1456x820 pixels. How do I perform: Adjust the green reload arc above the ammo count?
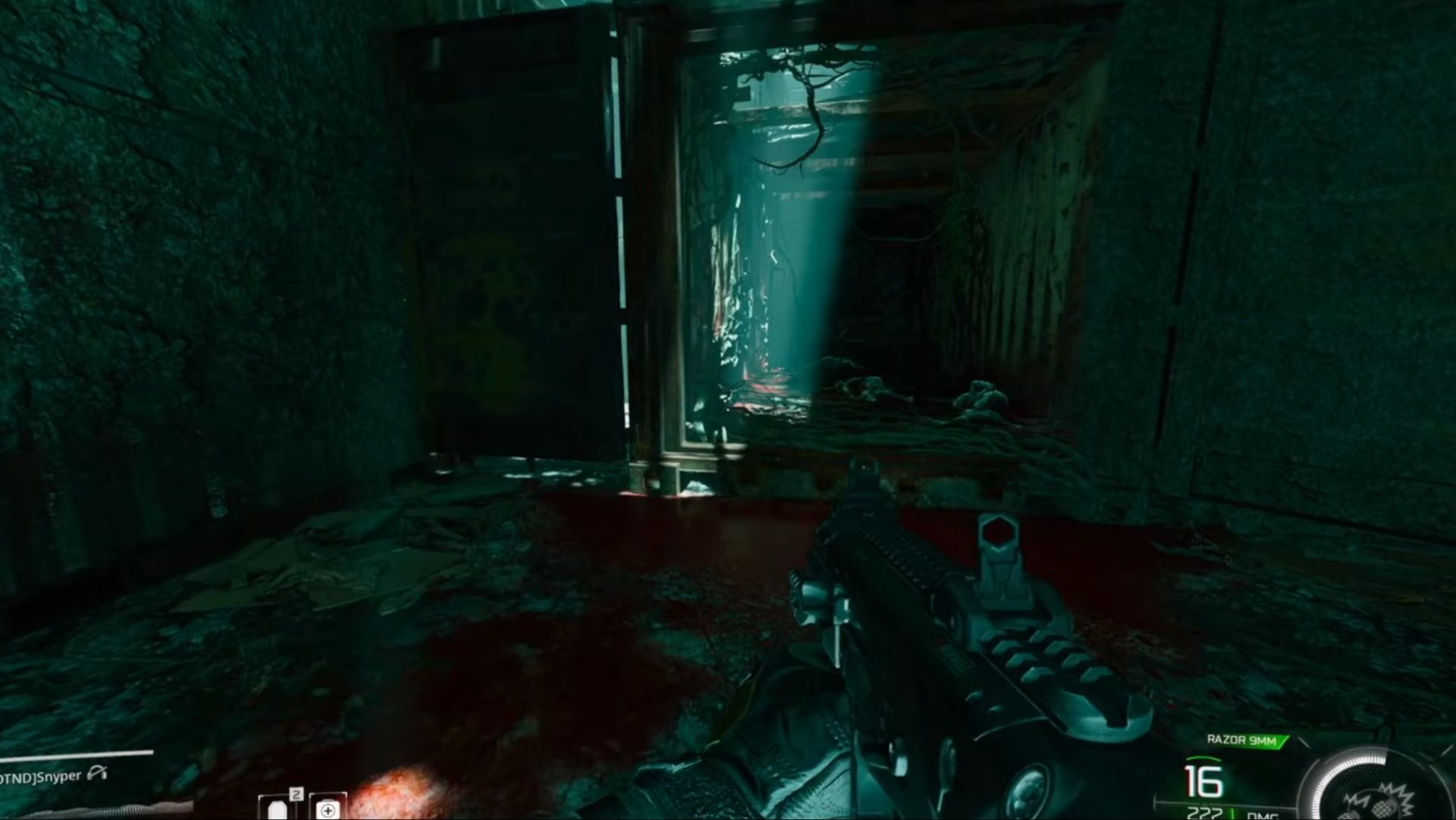1203,760
